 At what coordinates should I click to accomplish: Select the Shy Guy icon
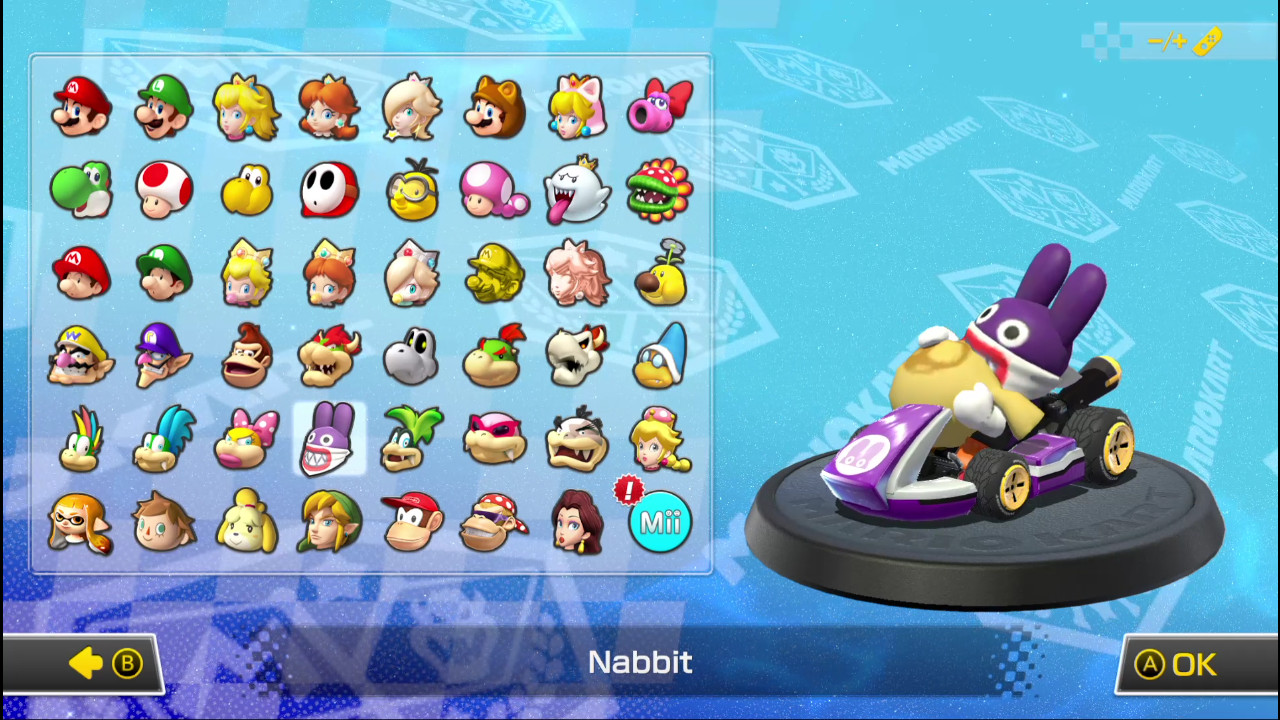[x=329, y=190]
